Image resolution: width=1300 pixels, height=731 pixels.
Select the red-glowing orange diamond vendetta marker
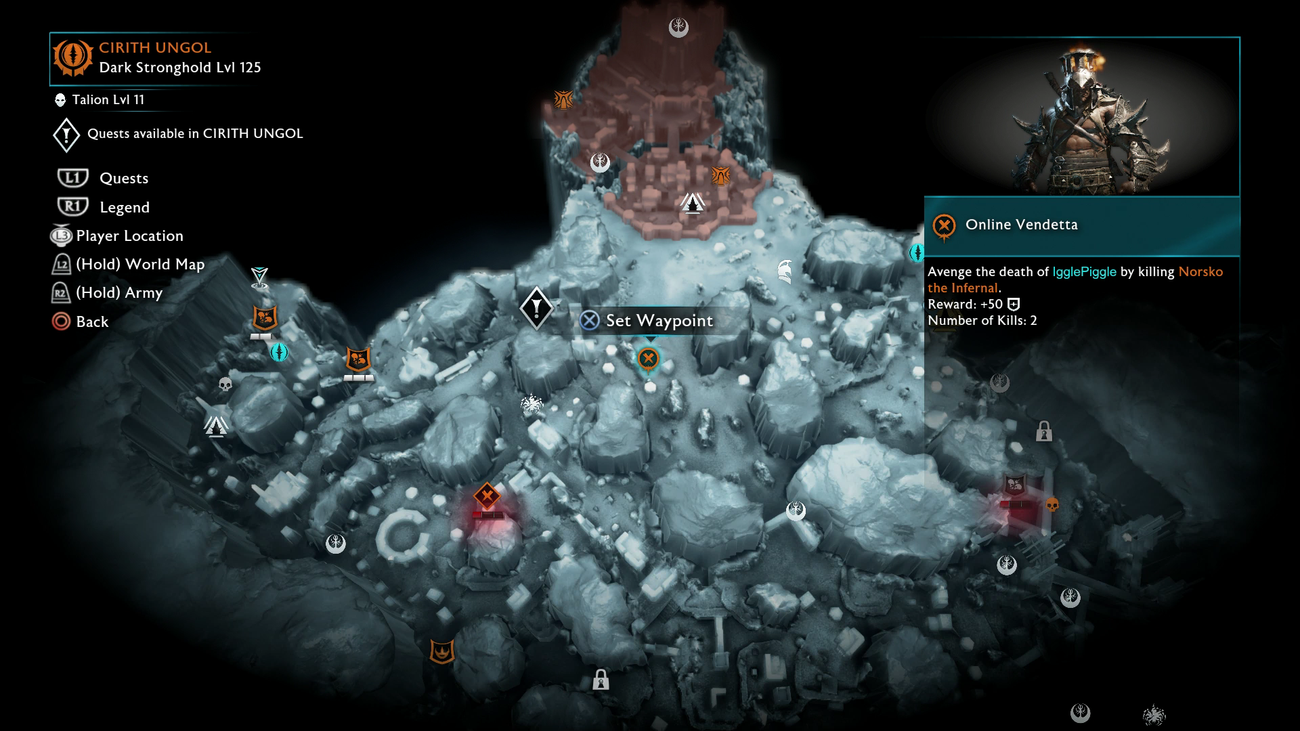487,496
